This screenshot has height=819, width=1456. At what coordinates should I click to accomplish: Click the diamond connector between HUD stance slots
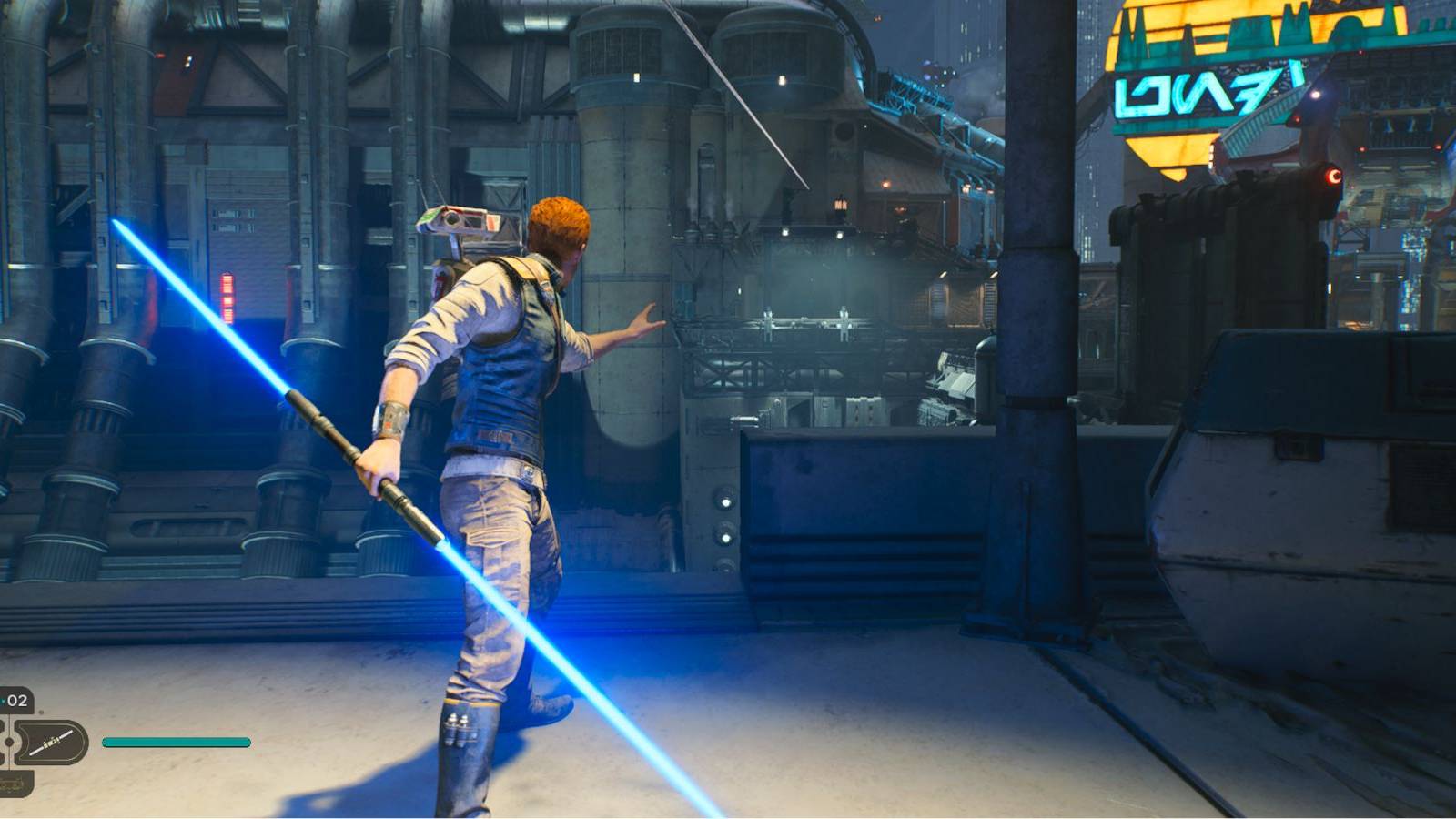pos(9,742)
